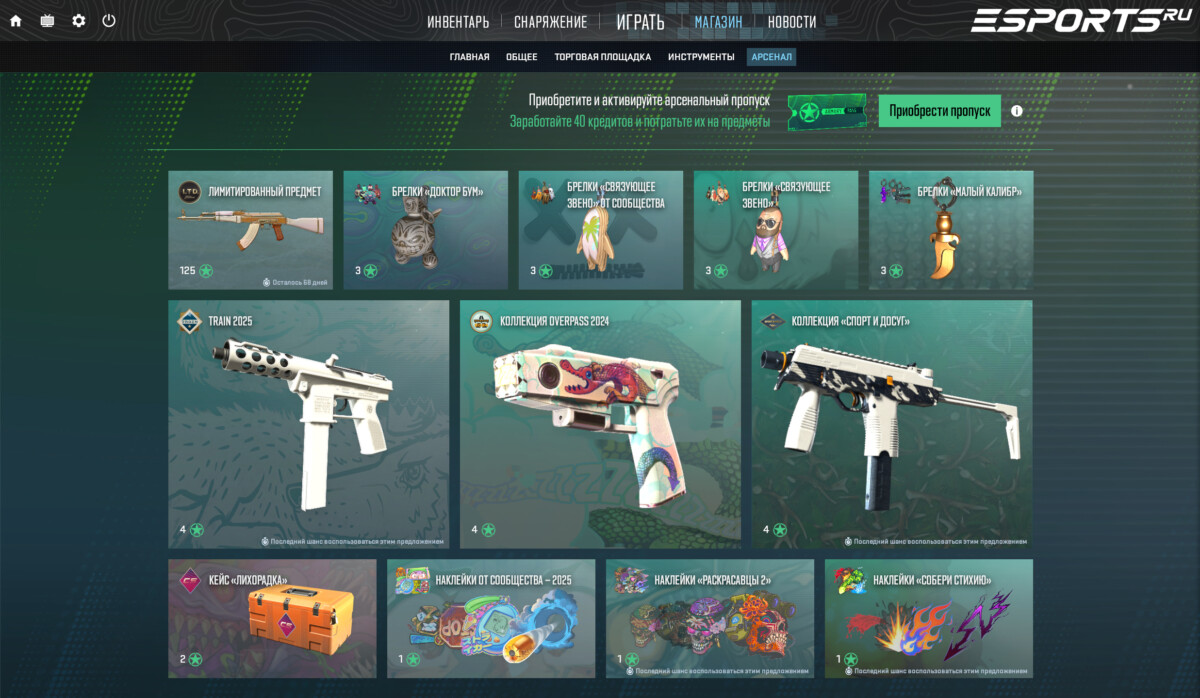This screenshot has width=1200, height=698.
Task: Open the ИНВЕНТАРЬ menu
Action: click(458, 22)
